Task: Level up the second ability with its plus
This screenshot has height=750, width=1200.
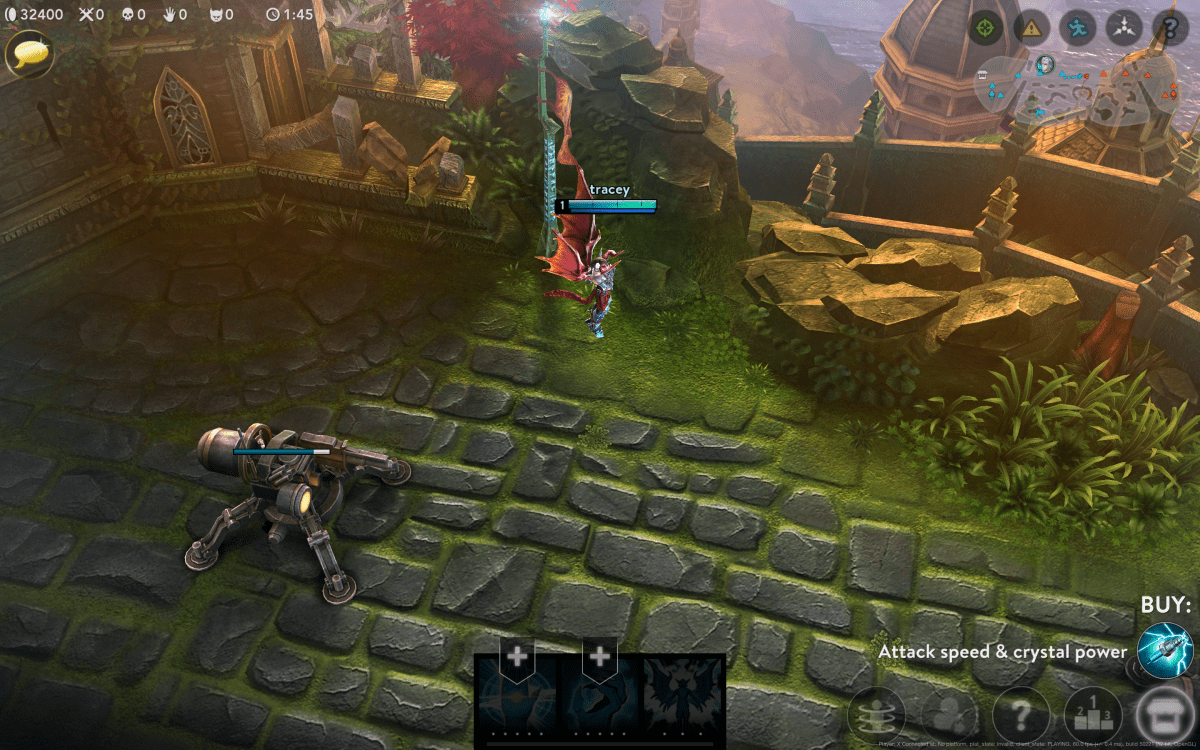Action: point(599,657)
